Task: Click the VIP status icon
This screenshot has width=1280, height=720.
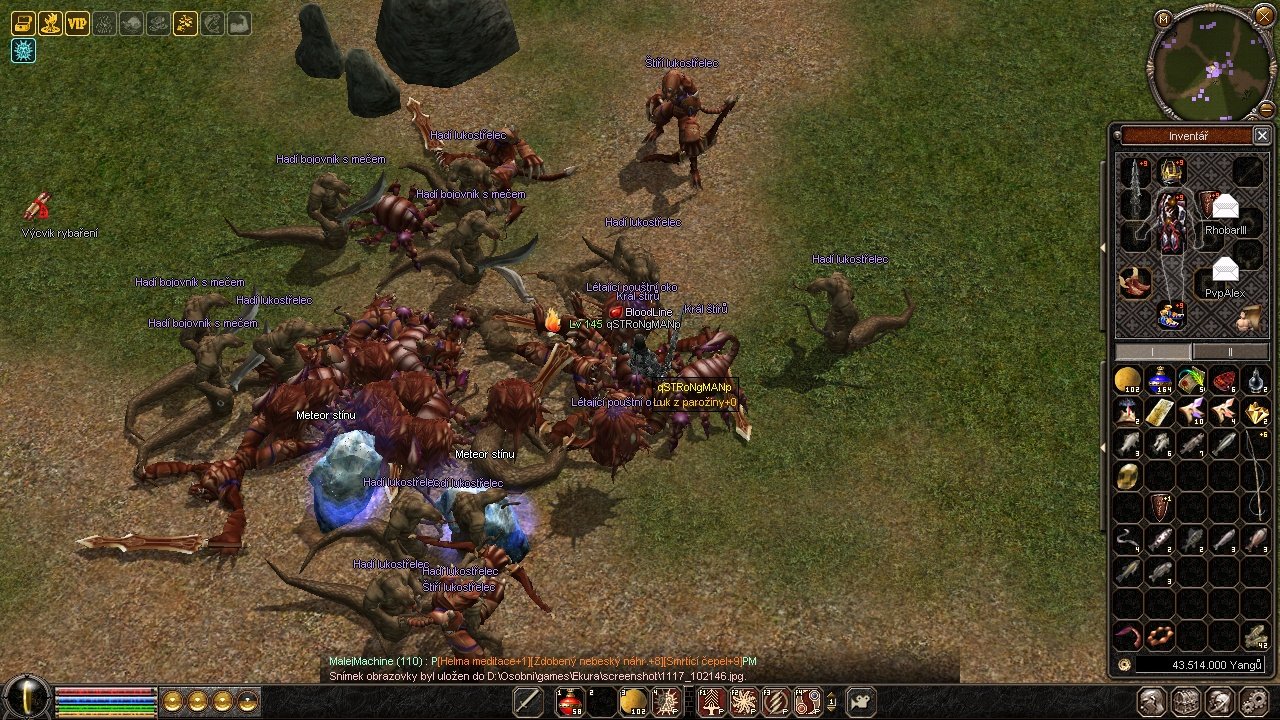Action: coord(77,23)
